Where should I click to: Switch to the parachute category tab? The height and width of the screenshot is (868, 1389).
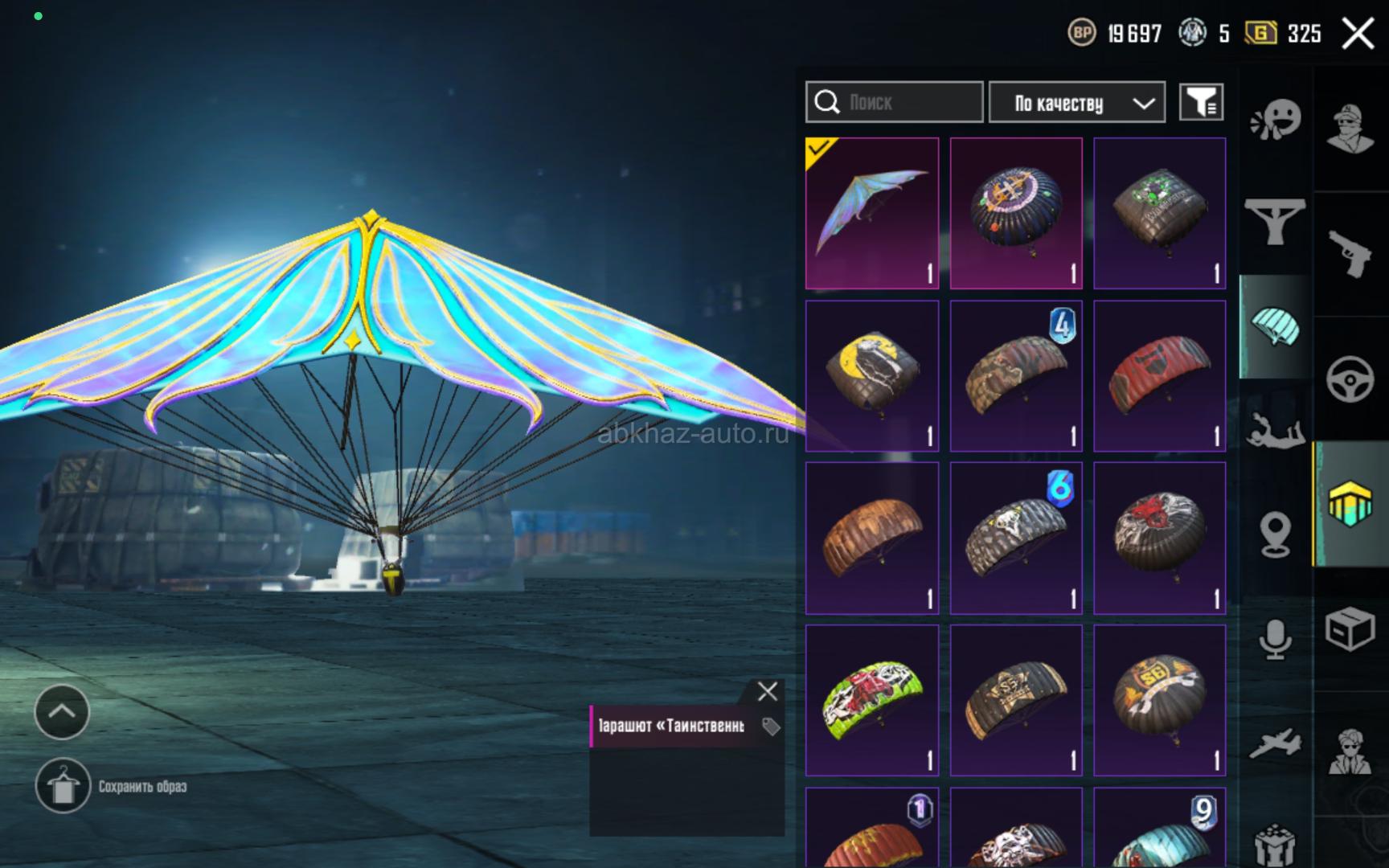(1276, 326)
